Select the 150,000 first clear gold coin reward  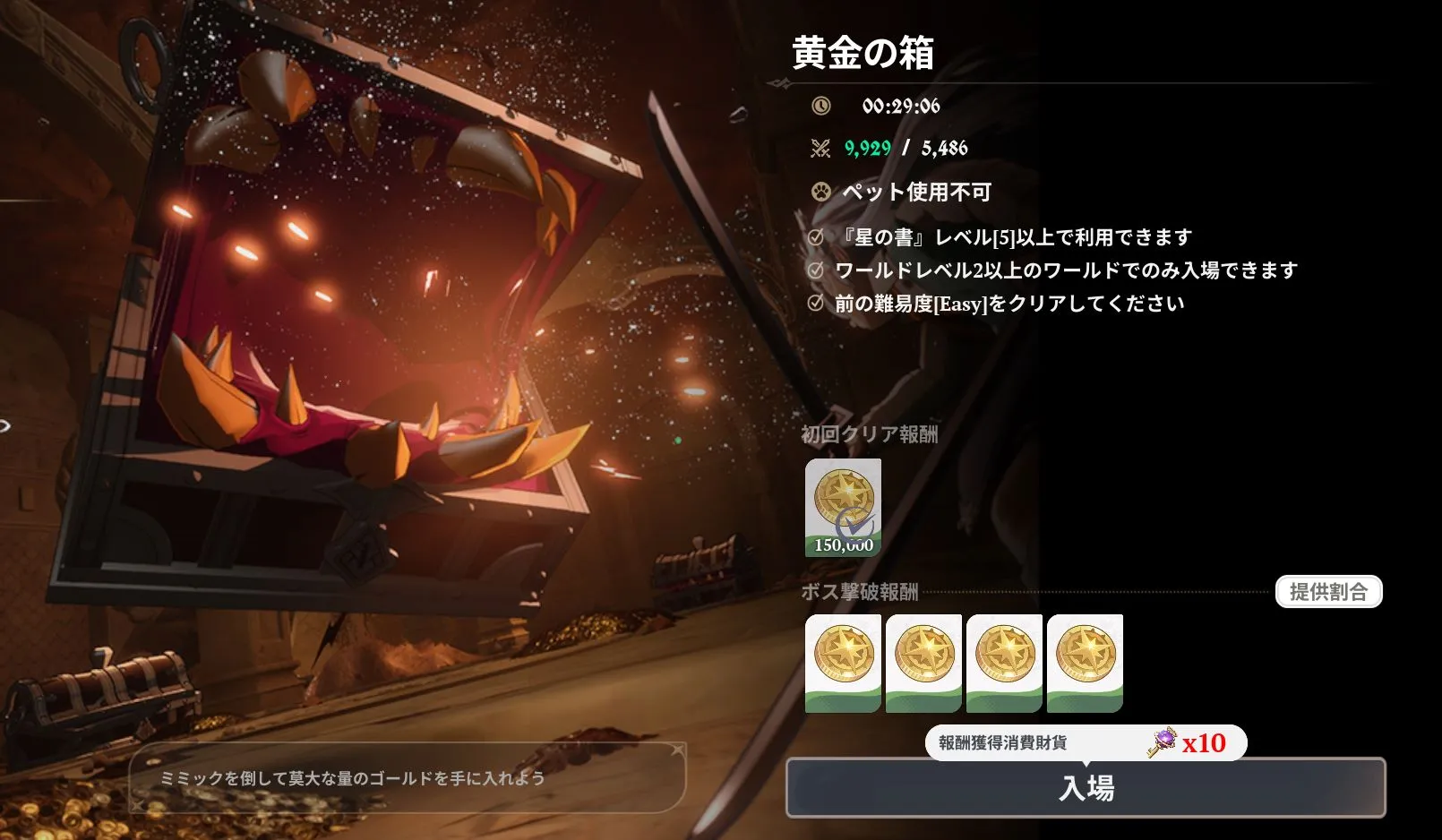(x=843, y=505)
